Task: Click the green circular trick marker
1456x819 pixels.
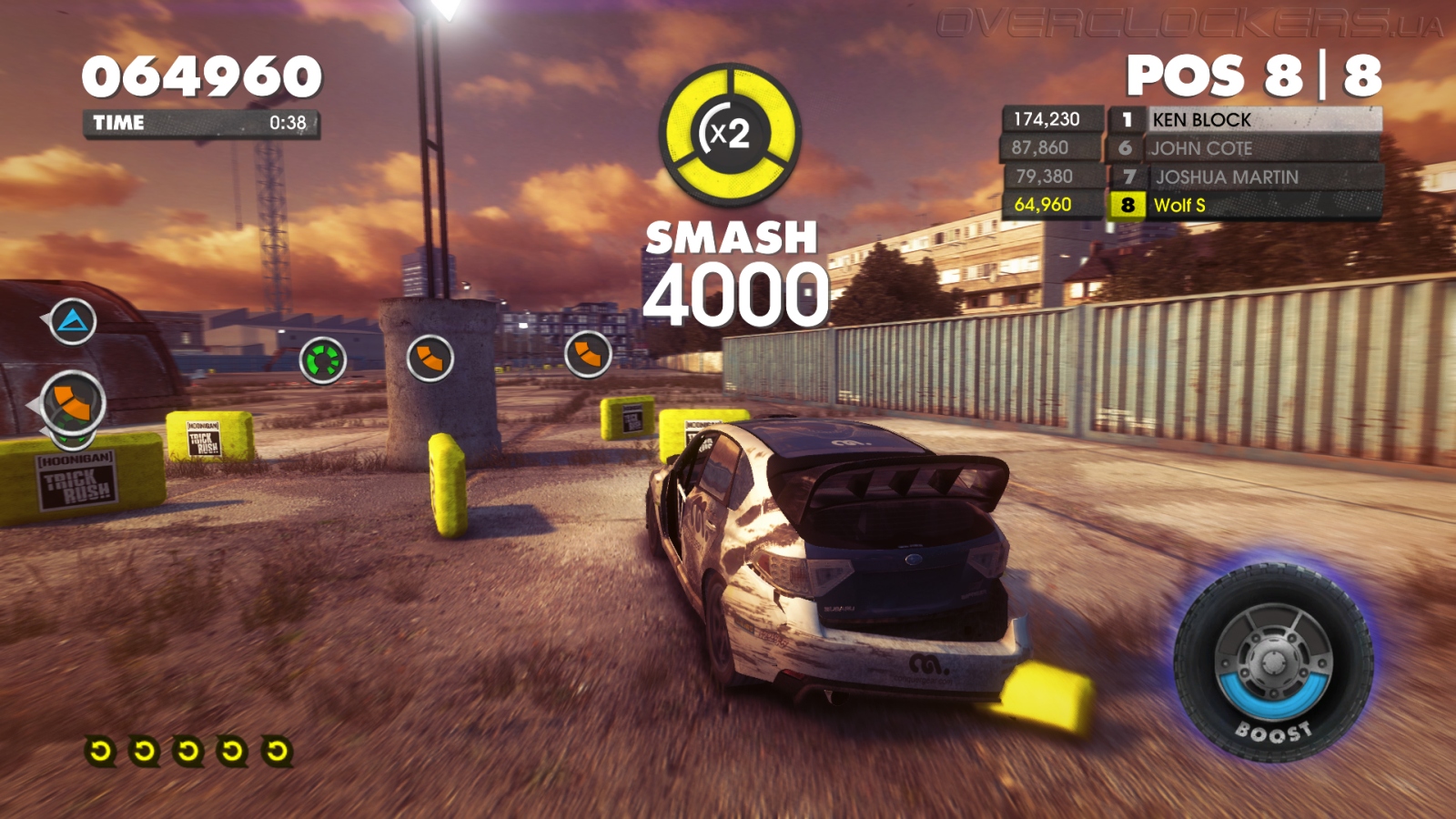Action: tap(323, 360)
